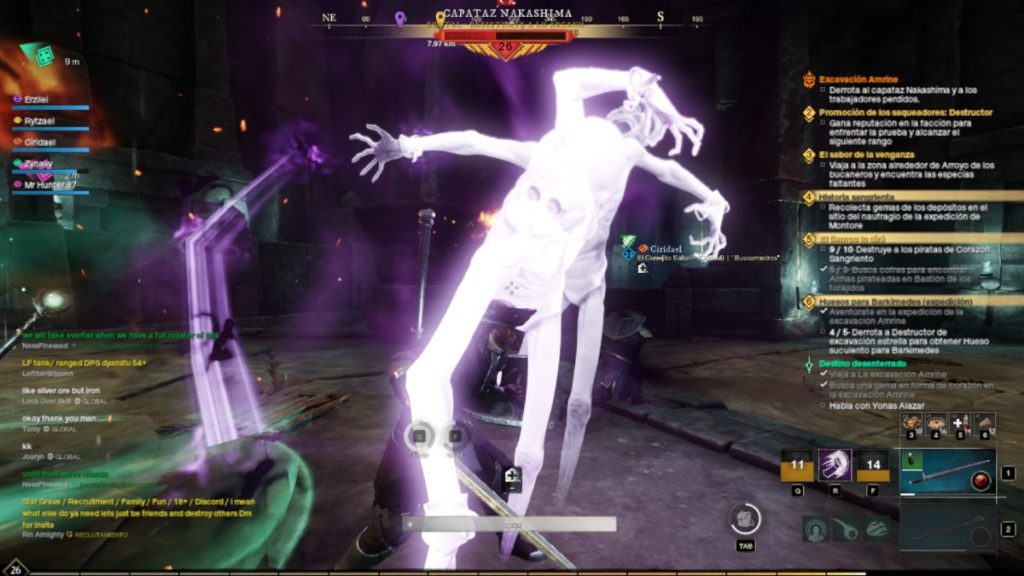
Task: Select the ability on 11 second cooldown
Action: [x=797, y=465]
